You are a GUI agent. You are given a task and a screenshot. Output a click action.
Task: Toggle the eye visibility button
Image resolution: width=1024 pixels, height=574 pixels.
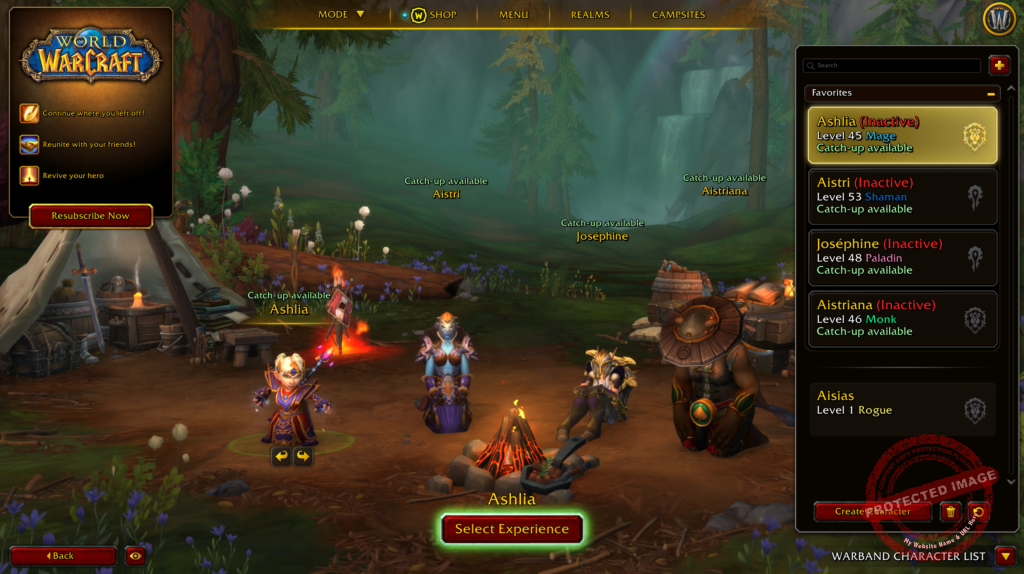(136, 556)
